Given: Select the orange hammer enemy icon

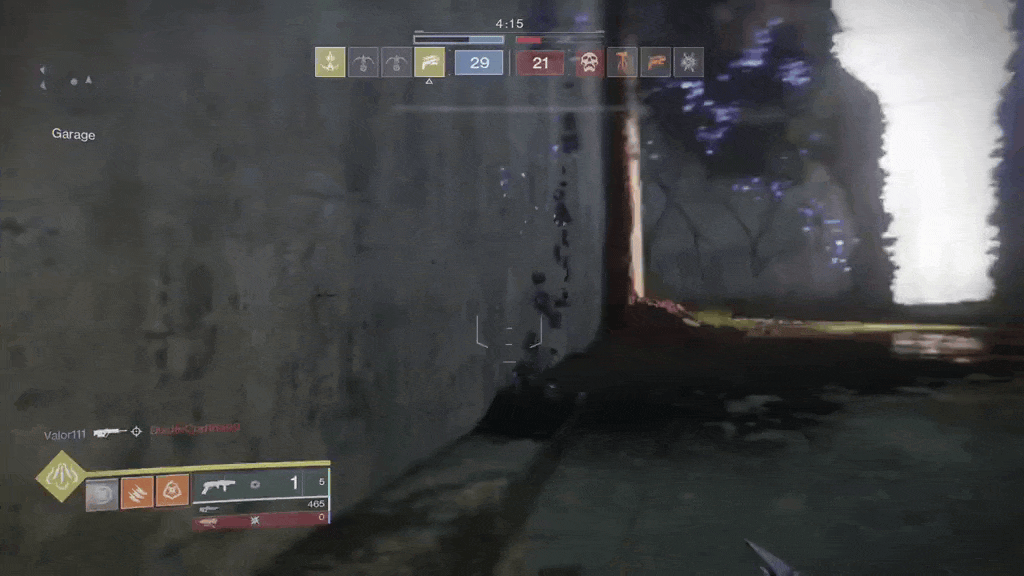Looking at the screenshot, I should click(x=622, y=62).
